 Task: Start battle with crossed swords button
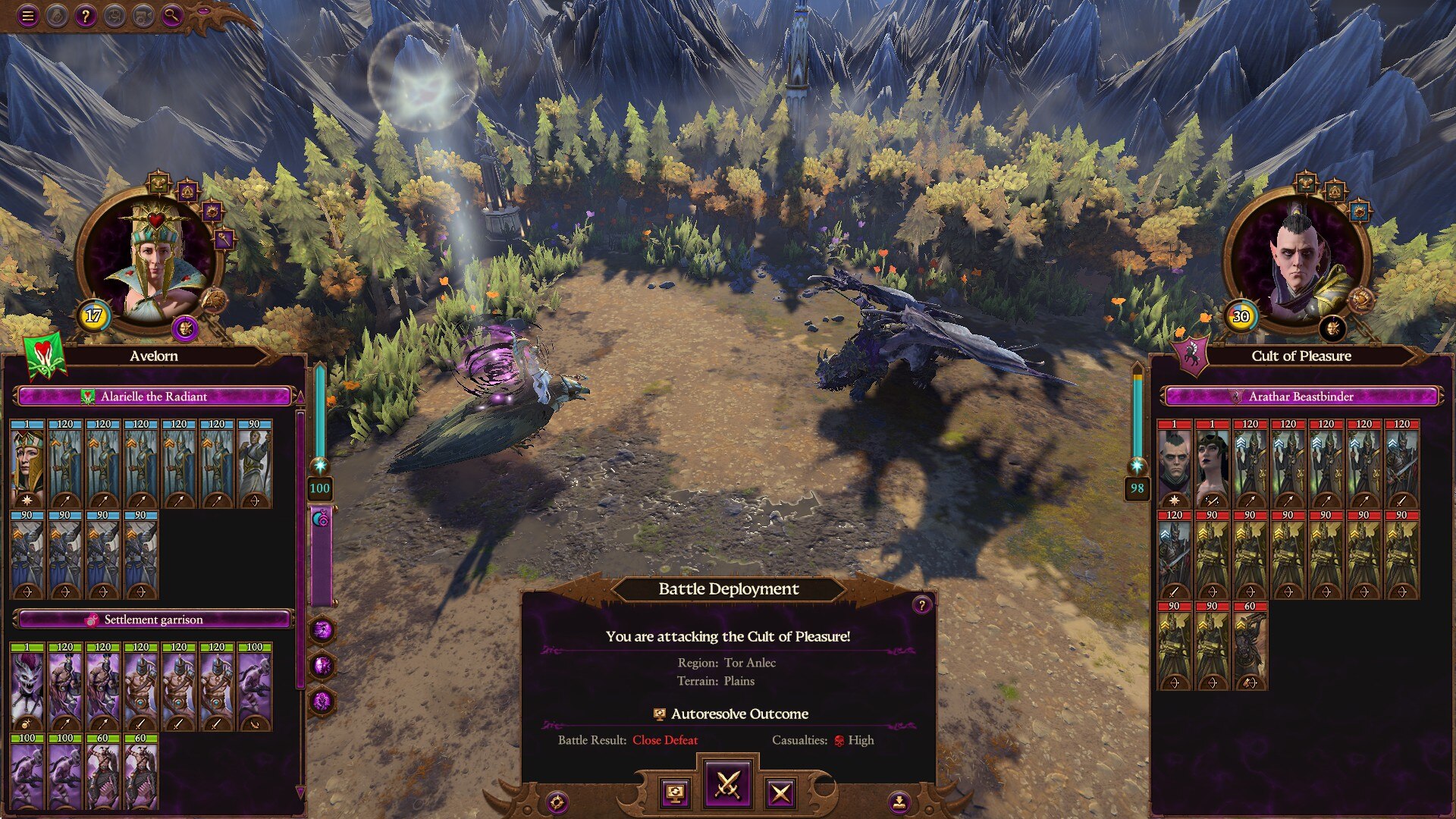[x=728, y=785]
